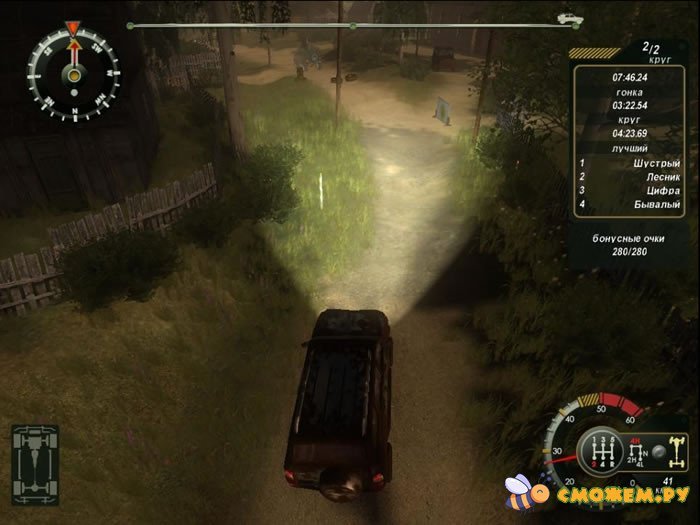
Task: Choose racer Цифра in the standings
Action: pos(634,190)
